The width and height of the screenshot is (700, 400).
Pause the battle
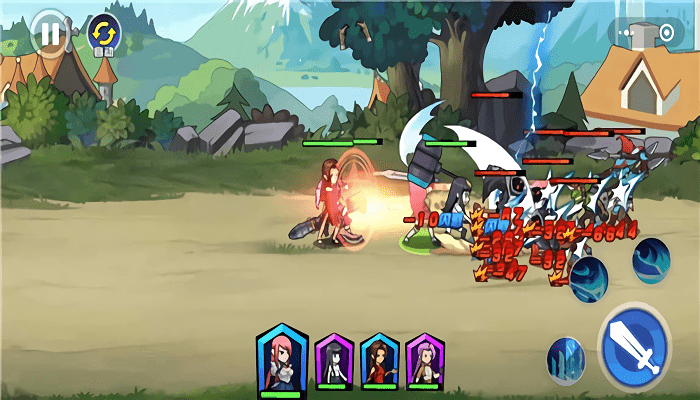(49, 31)
